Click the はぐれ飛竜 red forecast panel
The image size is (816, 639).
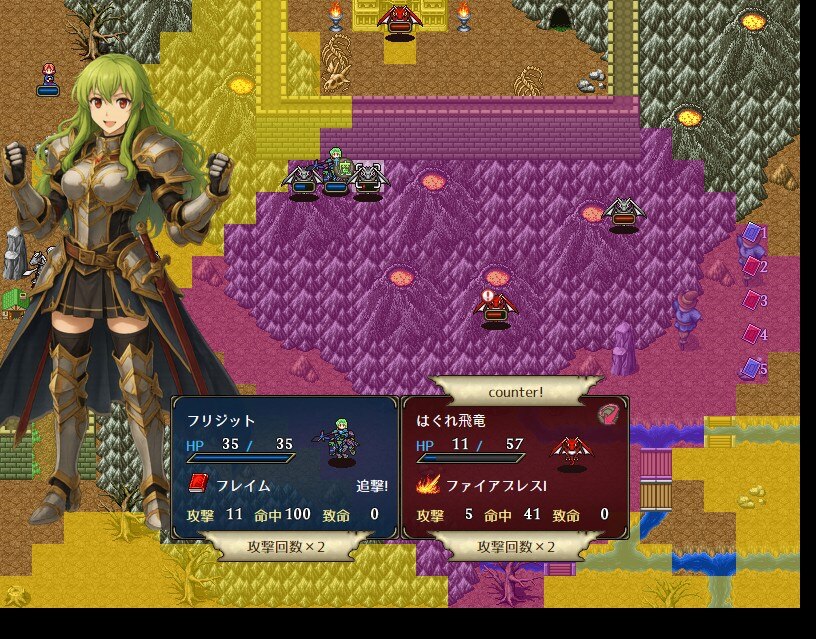pyautogui.click(x=515, y=468)
